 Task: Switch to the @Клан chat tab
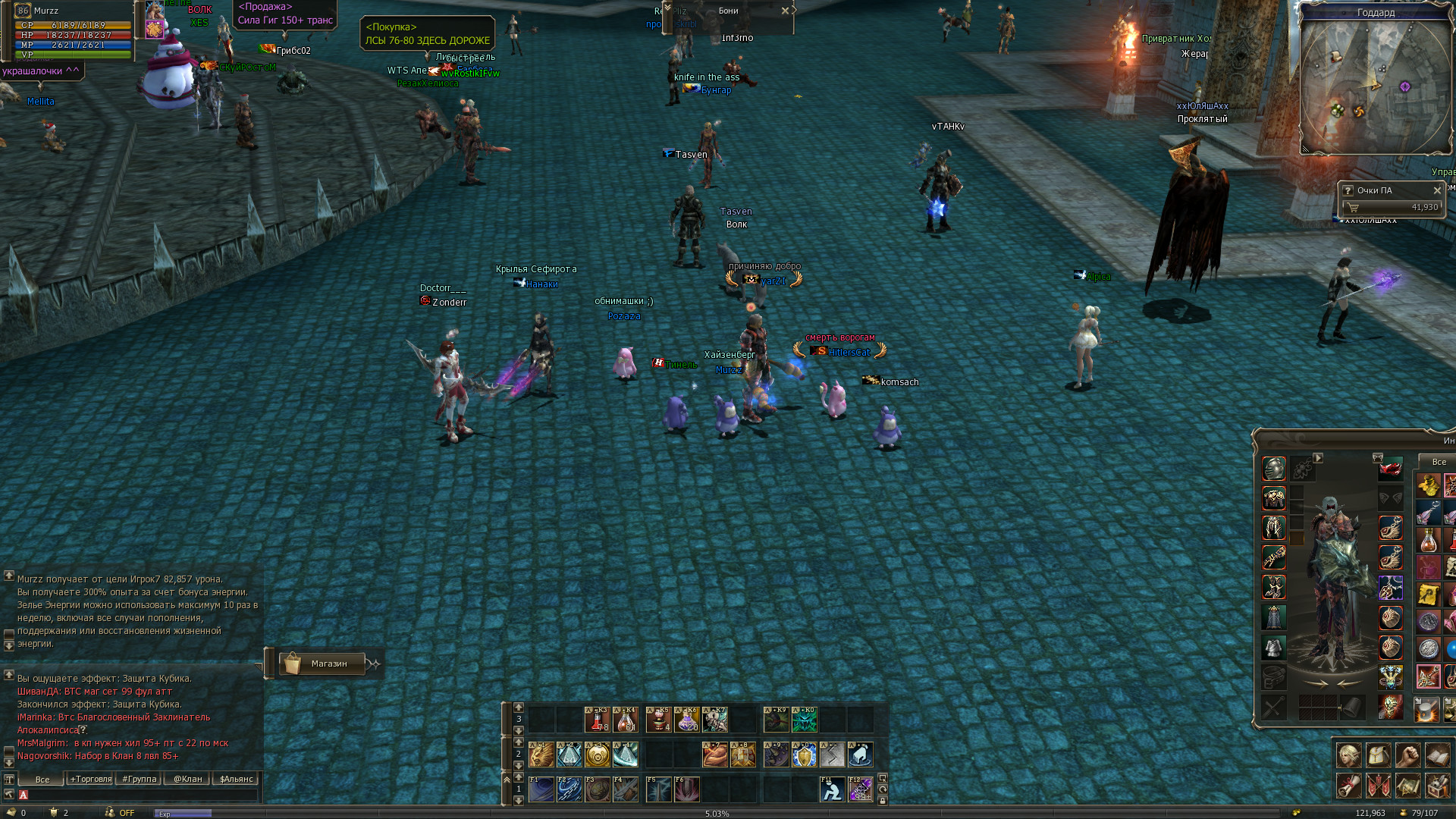[x=188, y=779]
